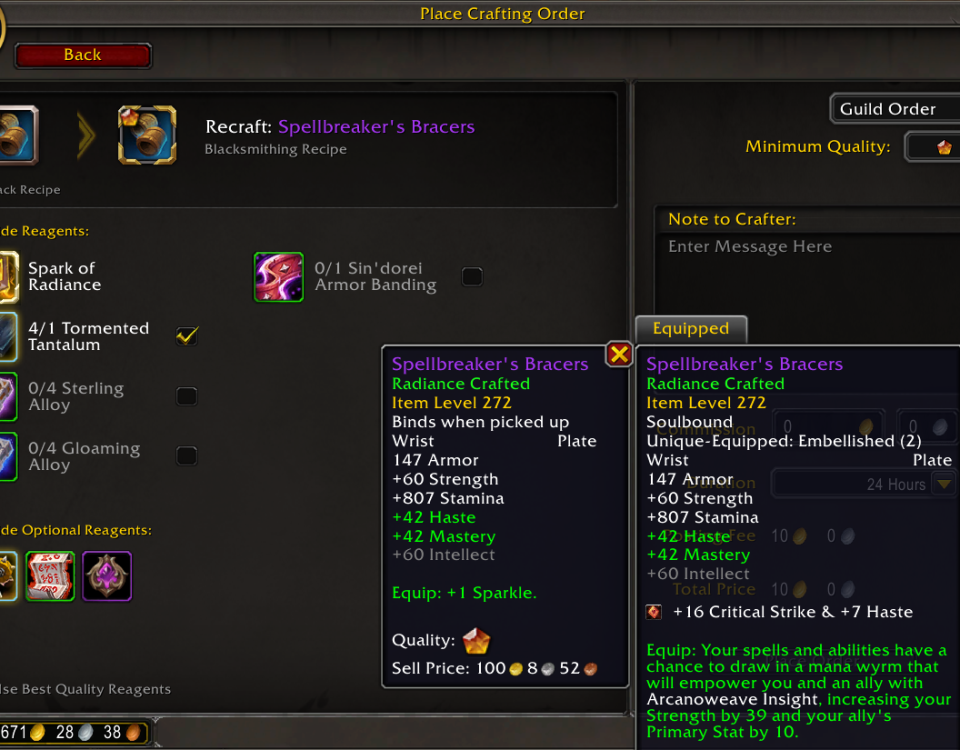This screenshot has height=750, width=960.
Task: Enable the Gloaming Alloy reagent checkbox
Action: point(187,456)
